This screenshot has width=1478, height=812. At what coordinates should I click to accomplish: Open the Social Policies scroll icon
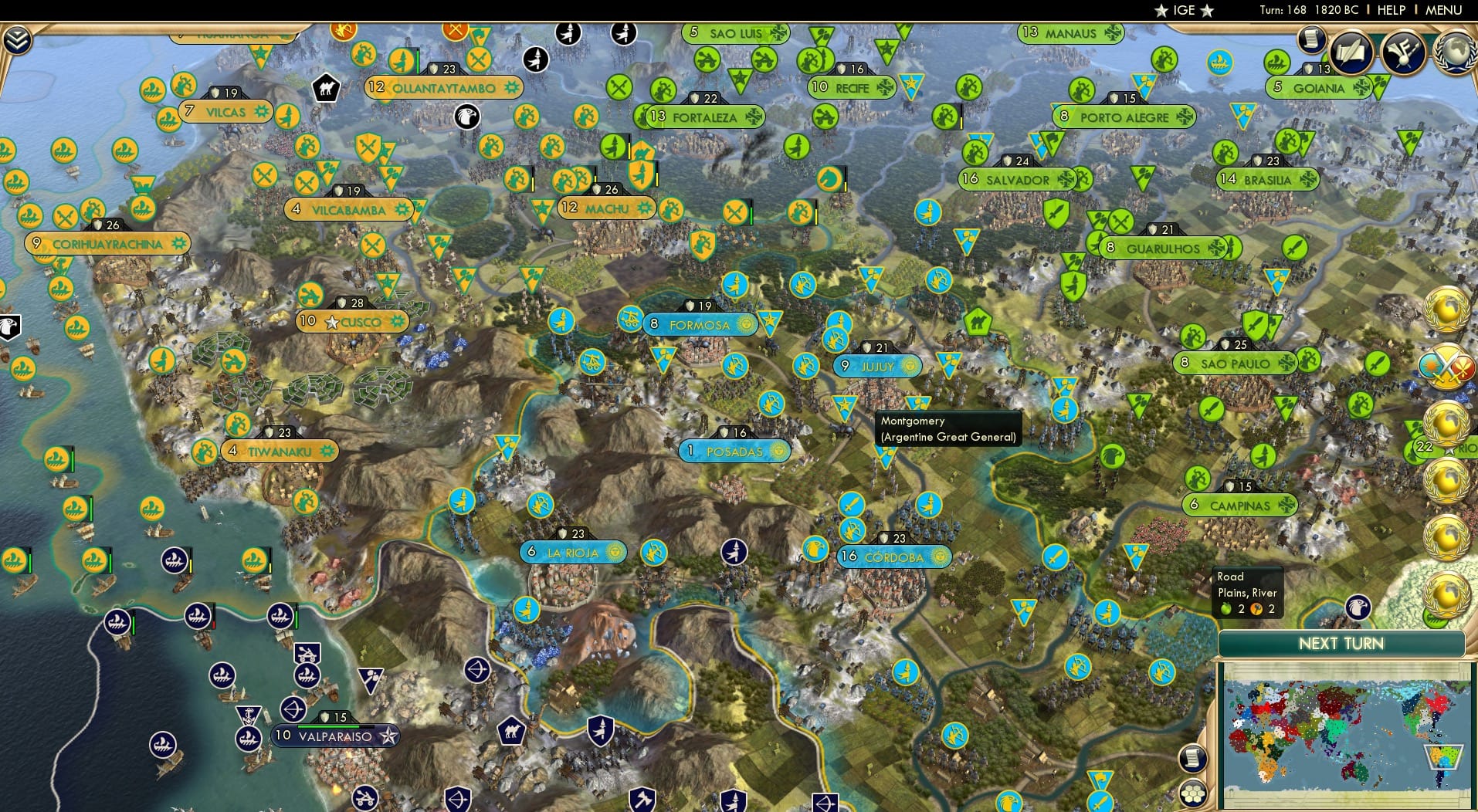coord(1350,54)
